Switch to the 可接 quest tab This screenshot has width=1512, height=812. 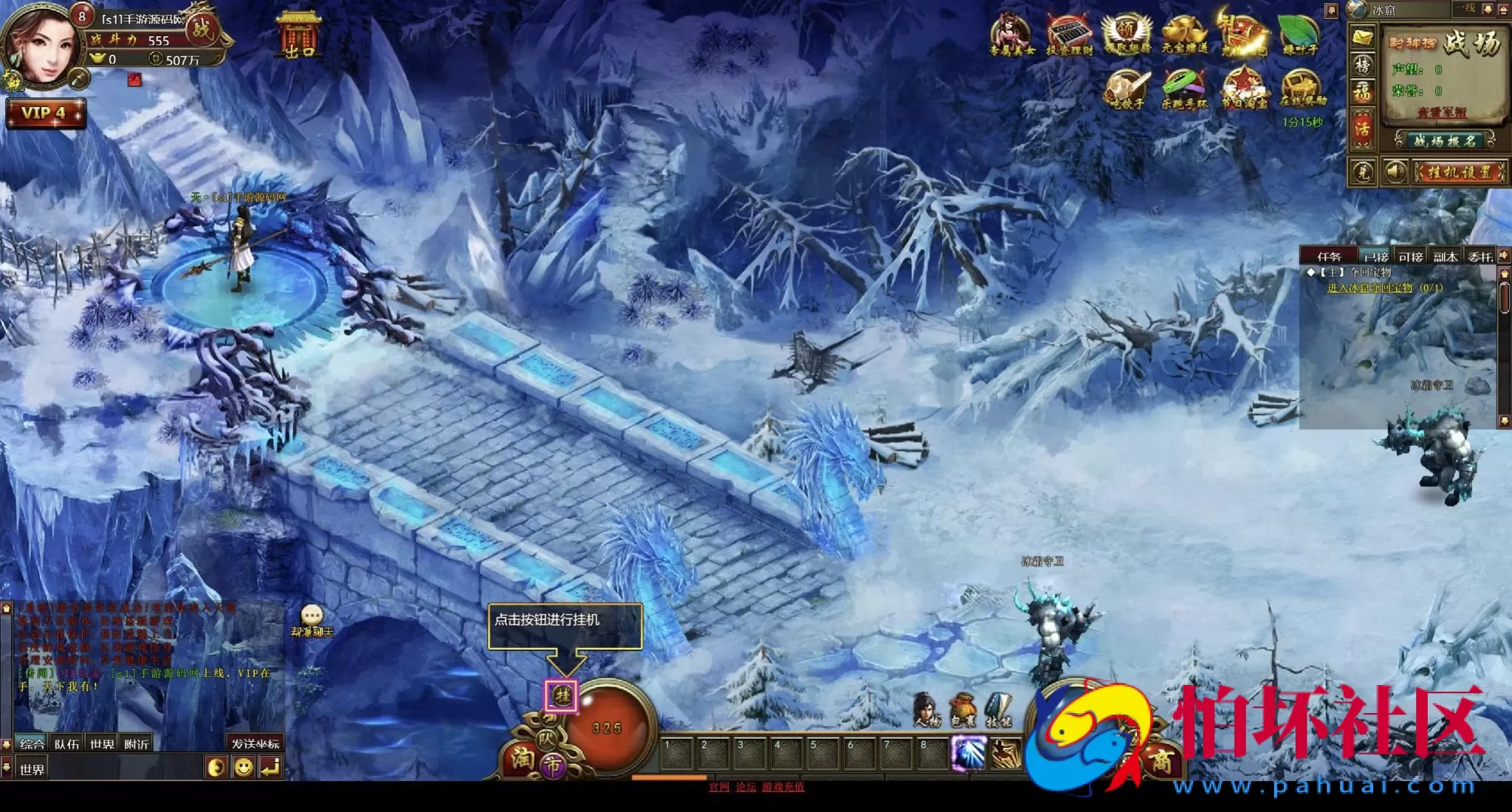(x=1410, y=257)
